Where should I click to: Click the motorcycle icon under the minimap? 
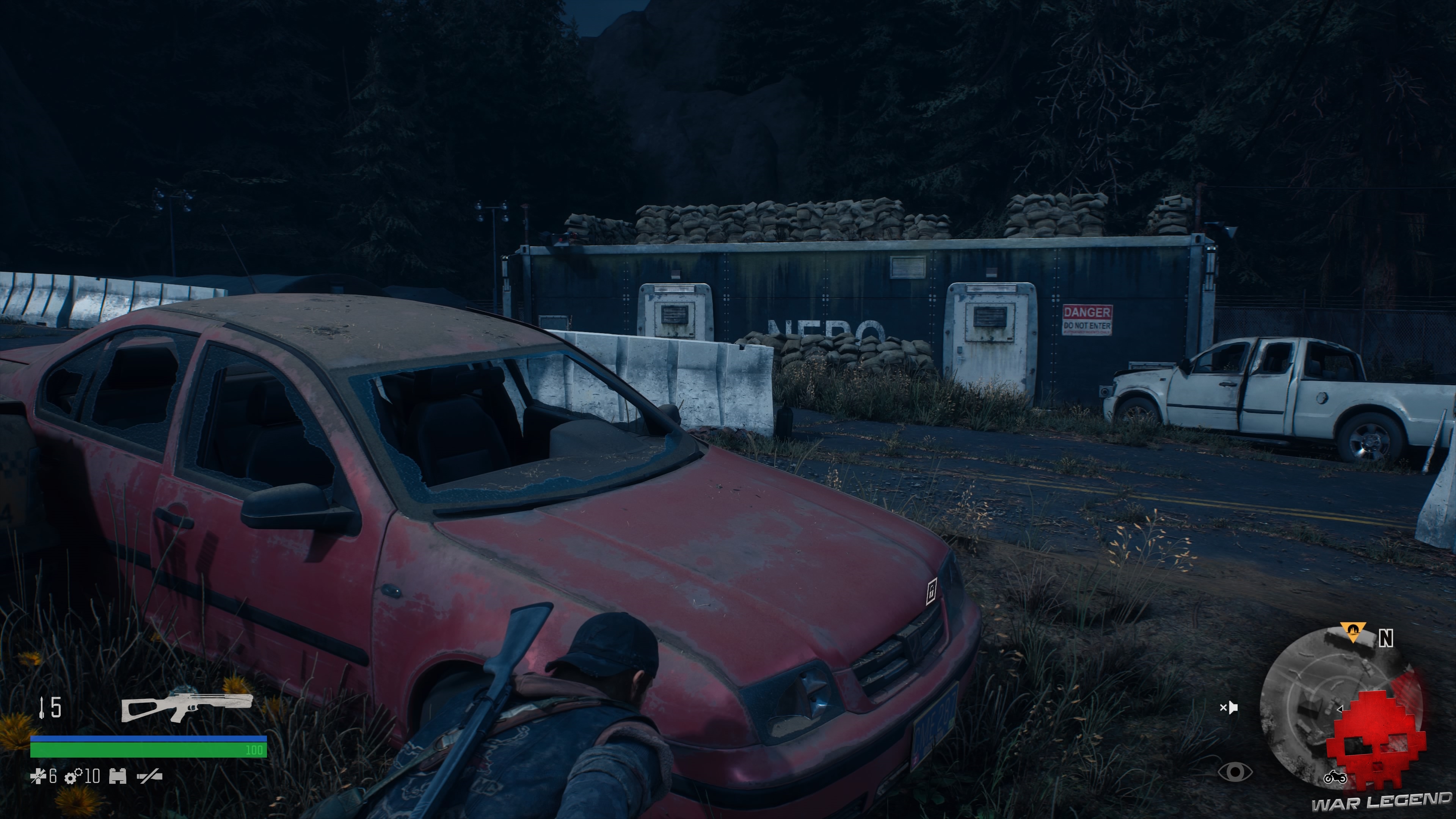point(1335,778)
